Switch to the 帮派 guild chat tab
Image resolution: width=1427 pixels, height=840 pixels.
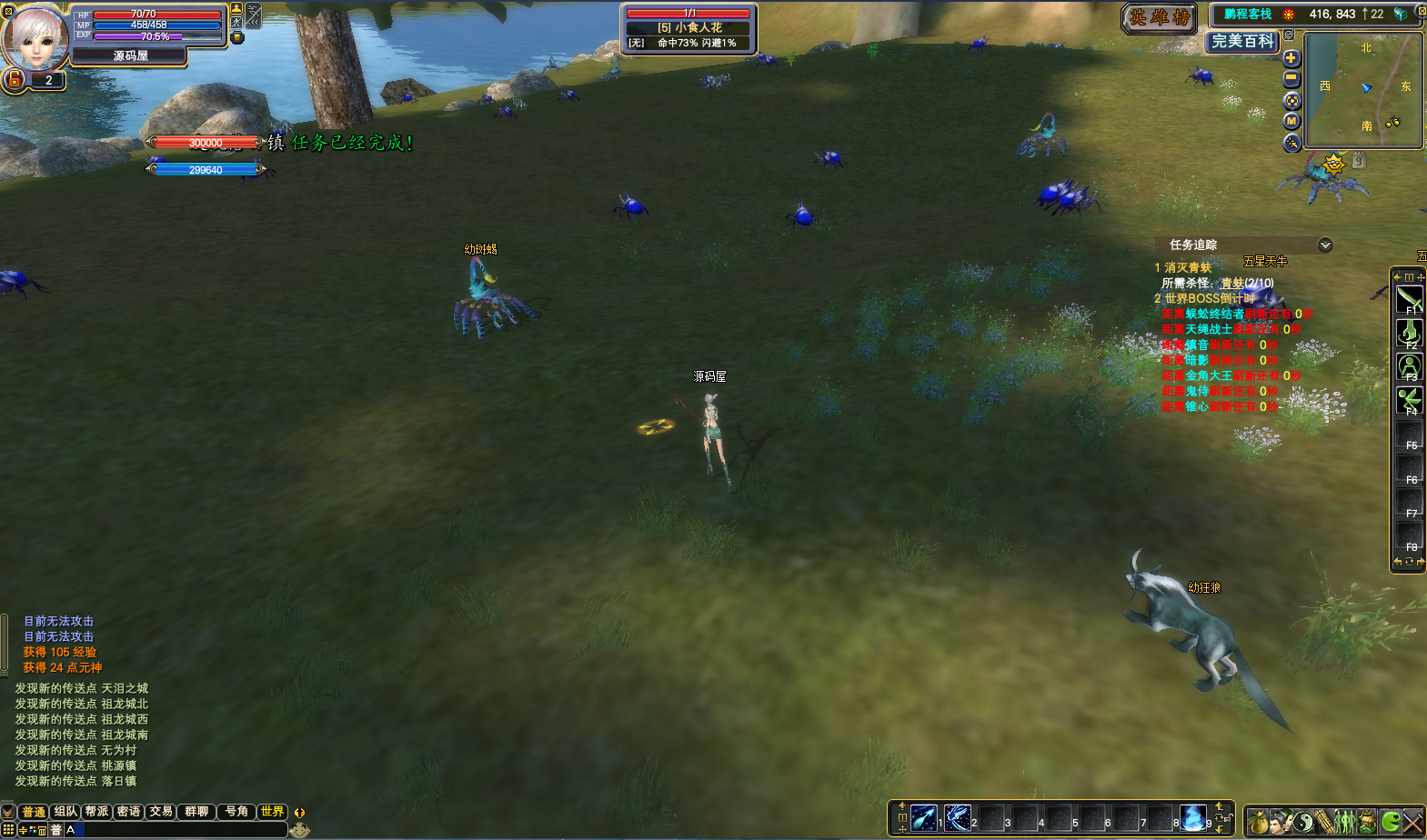tap(96, 812)
